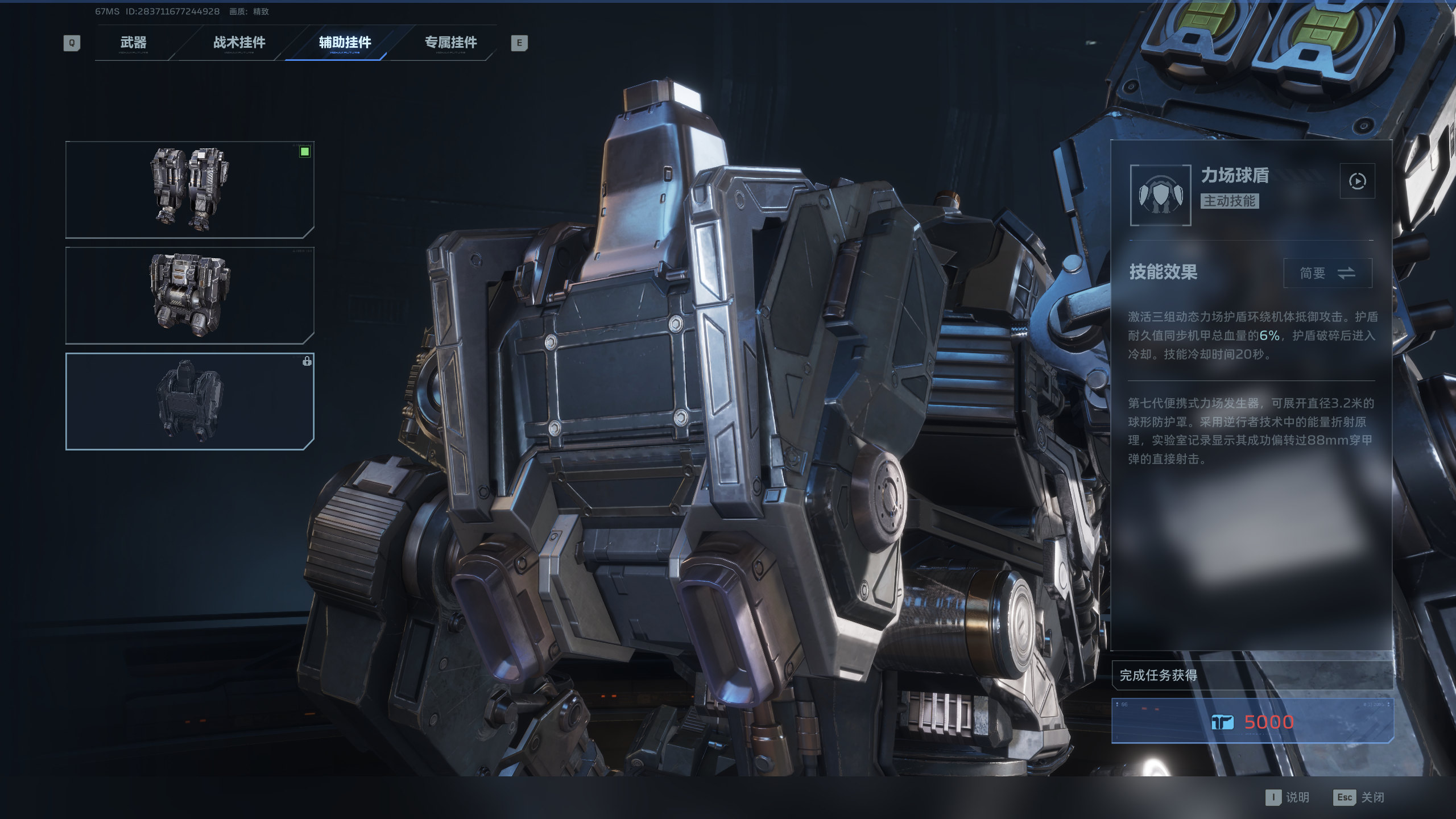Toggle the 简要 description mode

1327,273
